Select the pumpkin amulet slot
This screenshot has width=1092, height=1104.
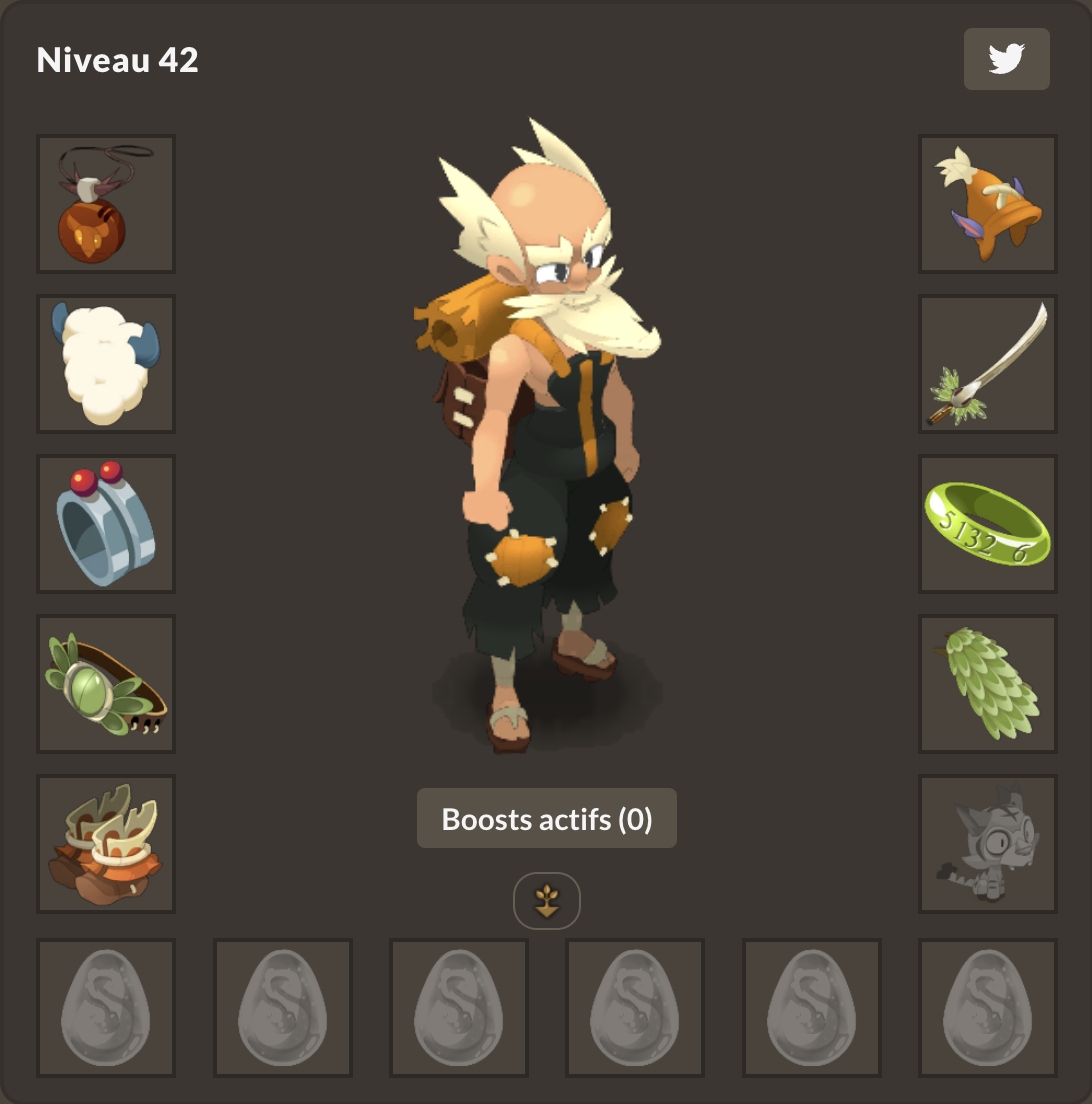pyautogui.click(x=106, y=204)
